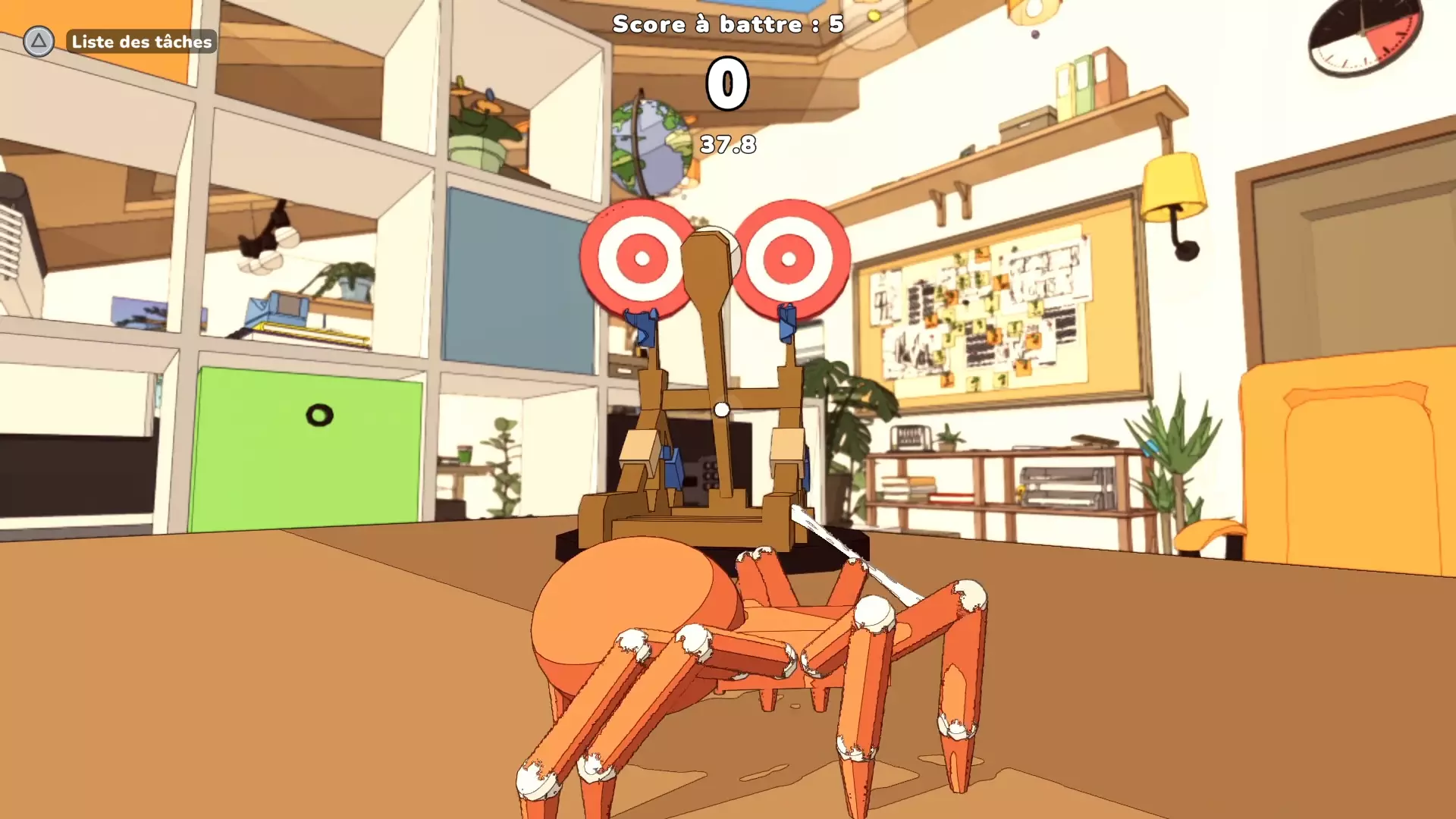Toggle the big score counter showing 0
The height and width of the screenshot is (819, 1456).
pos(726,83)
